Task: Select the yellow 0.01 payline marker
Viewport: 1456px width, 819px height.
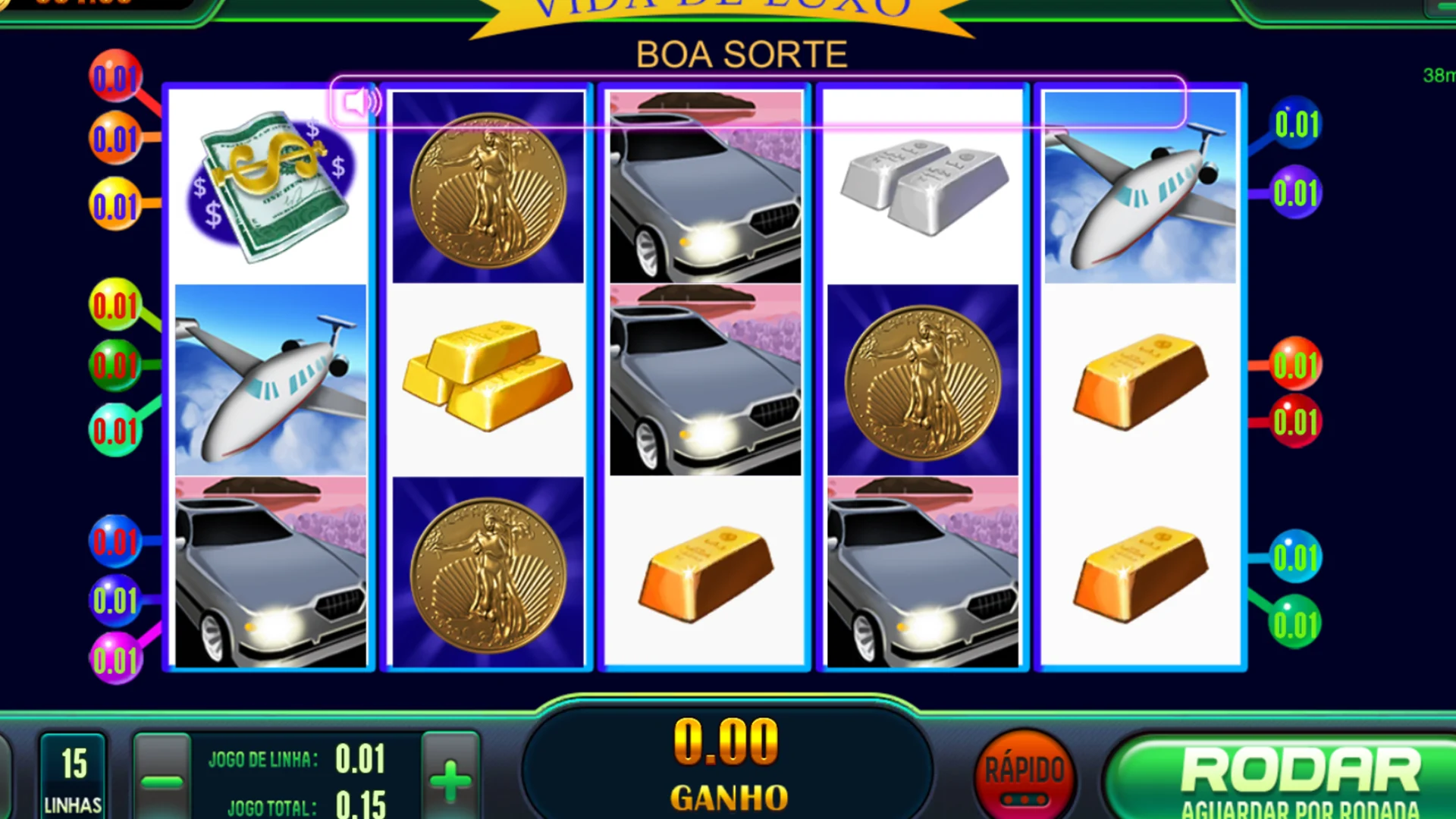Action: (x=115, y=206)
